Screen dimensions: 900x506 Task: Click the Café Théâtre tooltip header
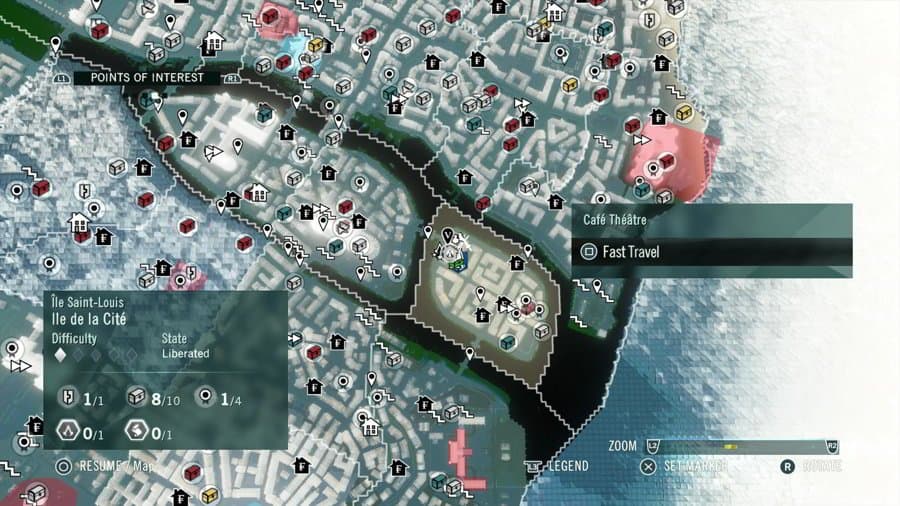pos(711,218)
